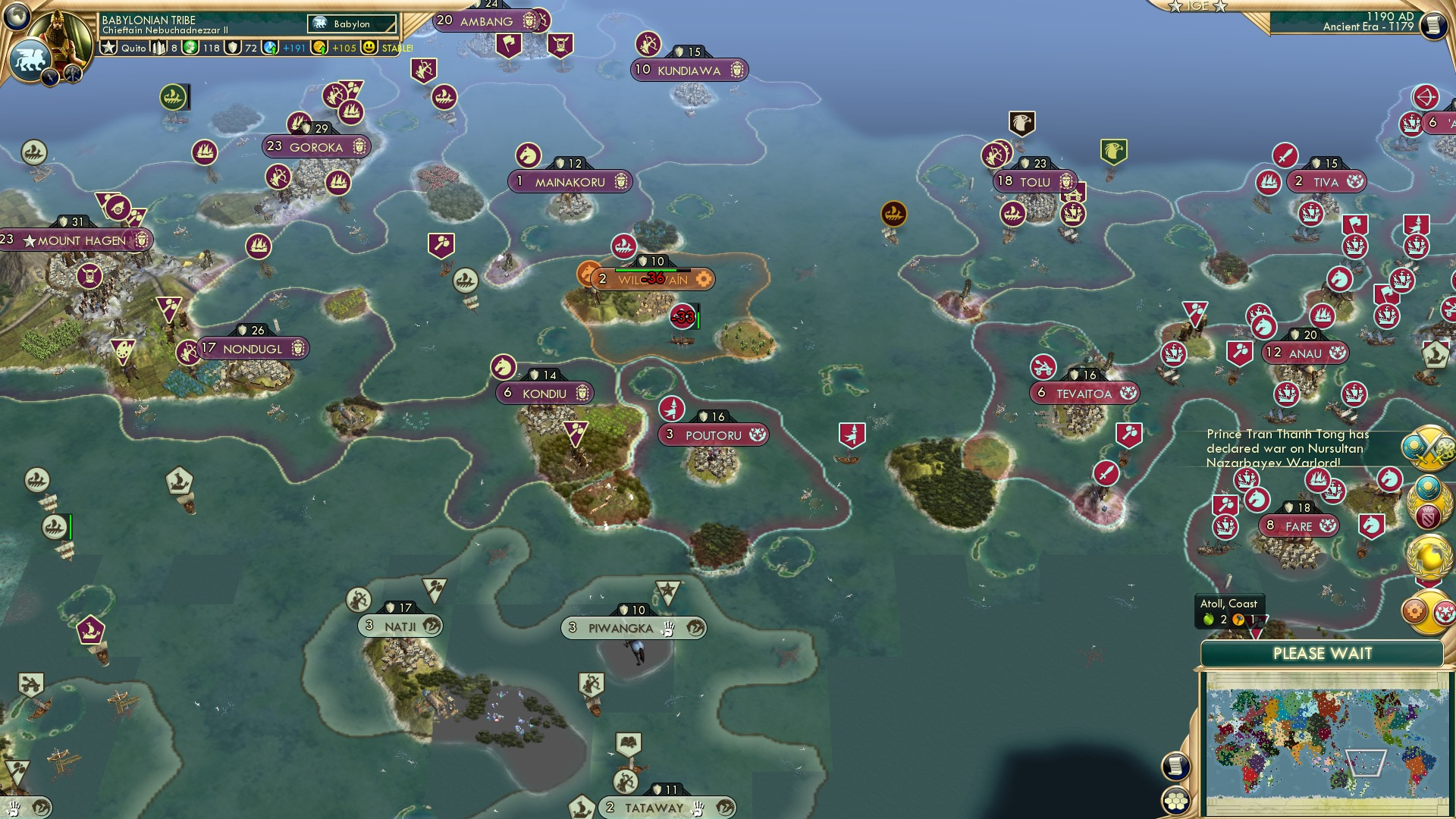Click the shield icon showing 72

234,47
